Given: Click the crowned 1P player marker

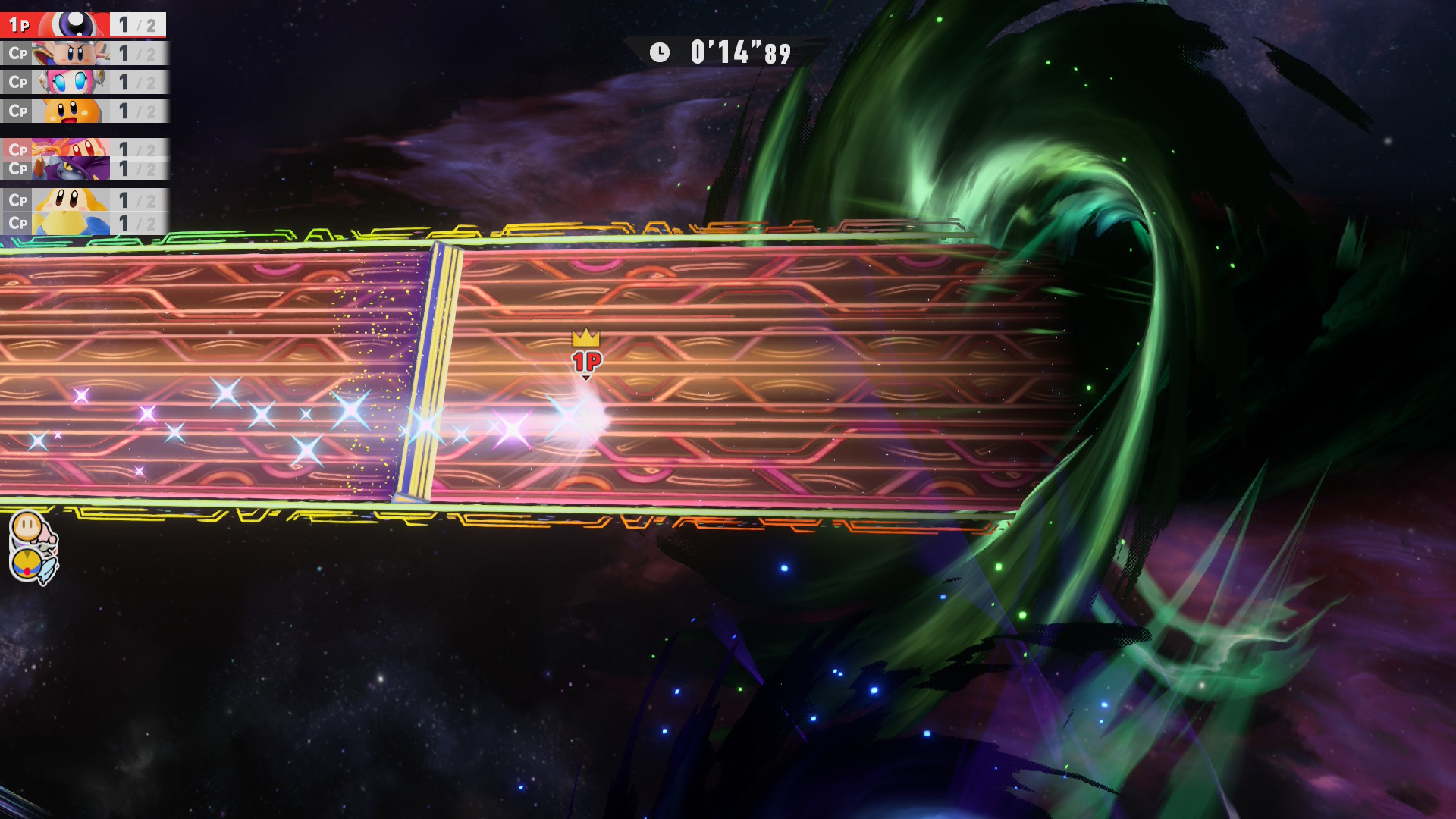Looking at the screenshot, I should click(586, 355).
